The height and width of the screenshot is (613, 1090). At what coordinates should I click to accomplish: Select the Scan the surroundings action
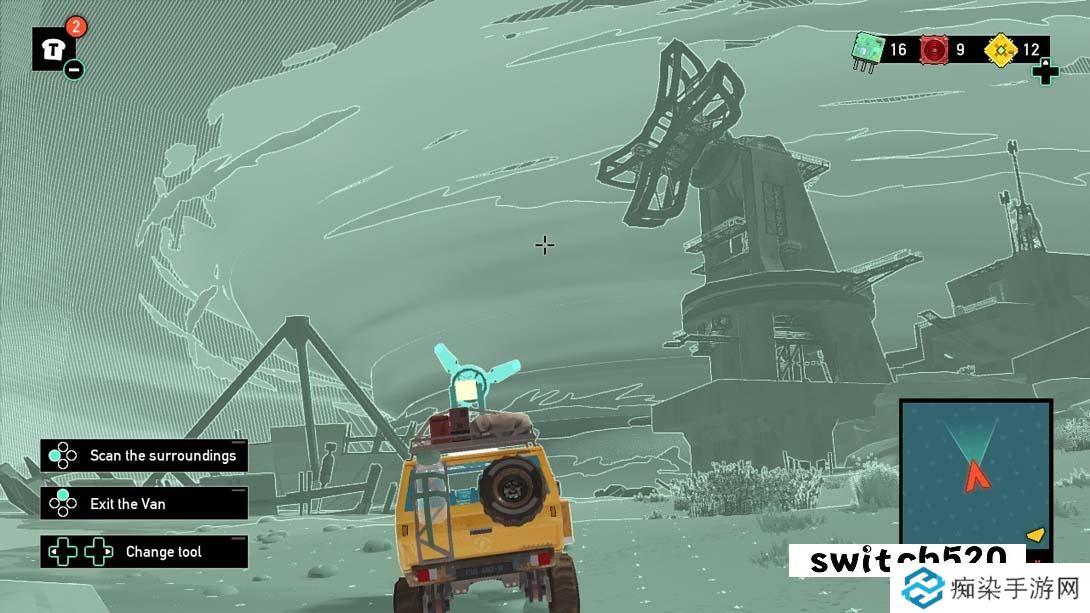pos(144,456)
